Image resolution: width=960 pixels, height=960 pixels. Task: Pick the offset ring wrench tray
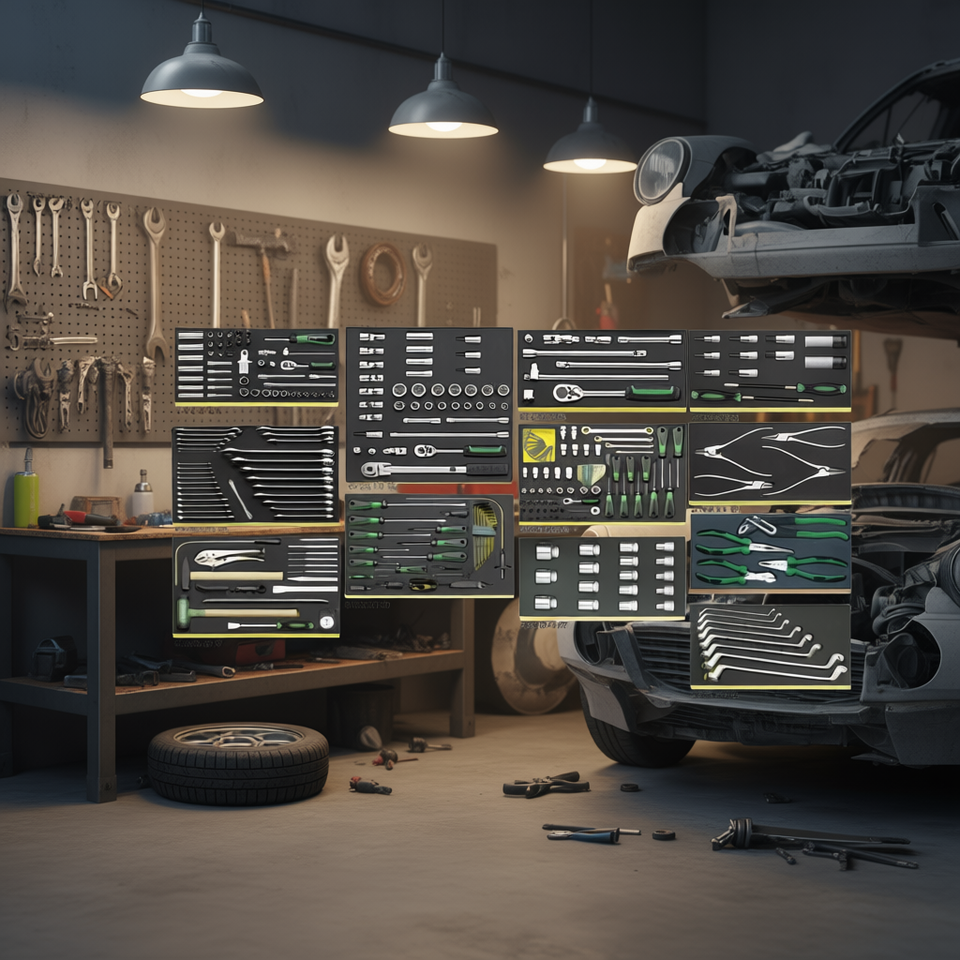769,645
